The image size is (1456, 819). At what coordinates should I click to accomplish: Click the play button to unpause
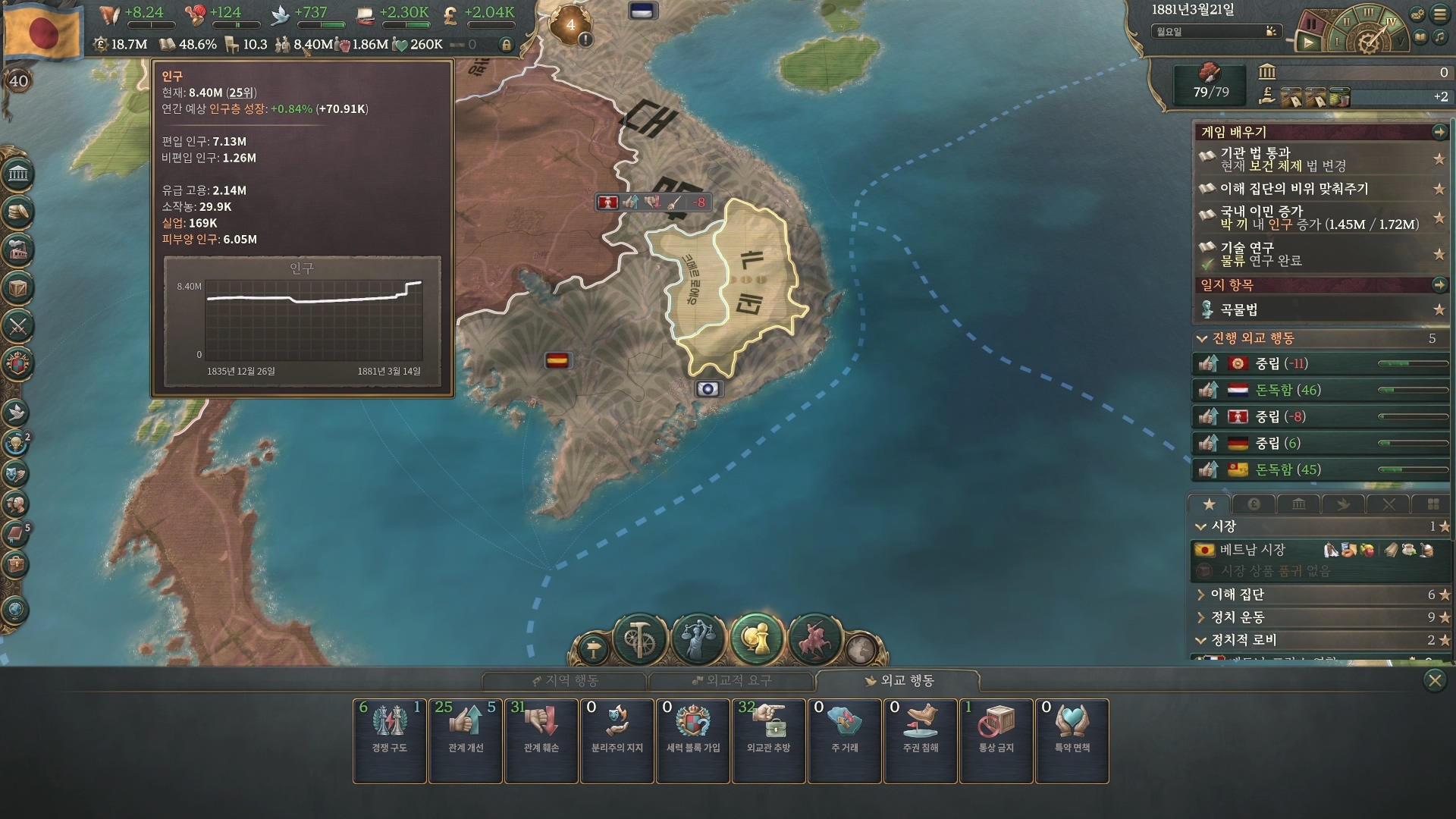tap(1308, 43)
